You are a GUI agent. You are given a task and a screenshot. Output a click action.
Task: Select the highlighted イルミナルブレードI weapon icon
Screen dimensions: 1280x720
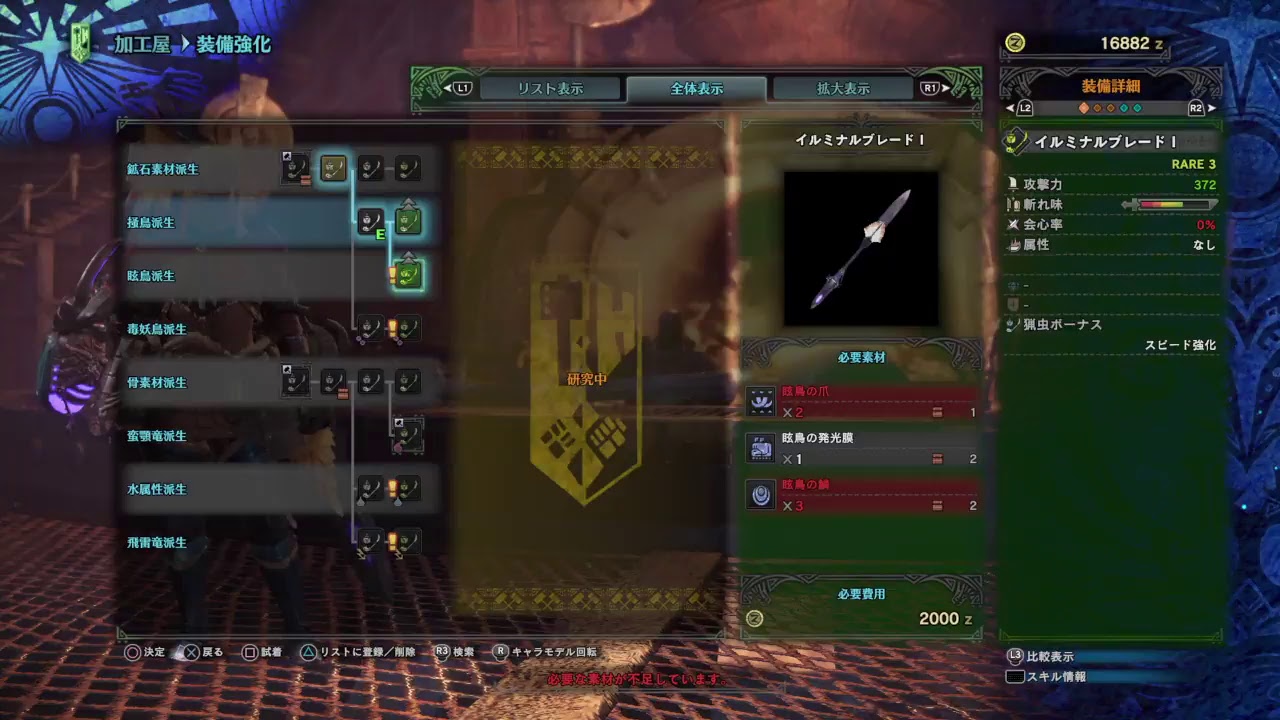(407, 275)
